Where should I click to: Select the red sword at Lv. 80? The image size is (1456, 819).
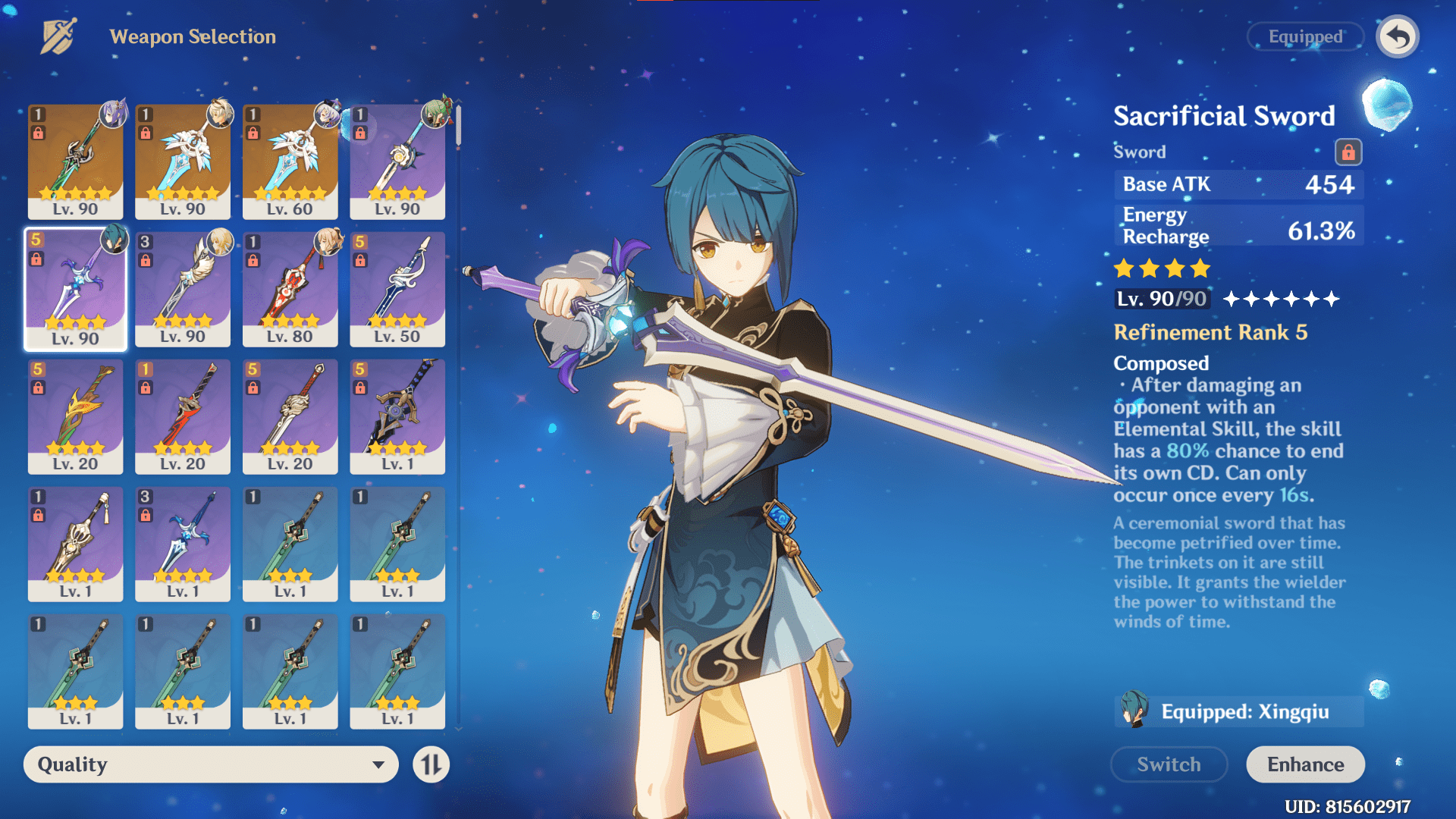click(290, 289)
